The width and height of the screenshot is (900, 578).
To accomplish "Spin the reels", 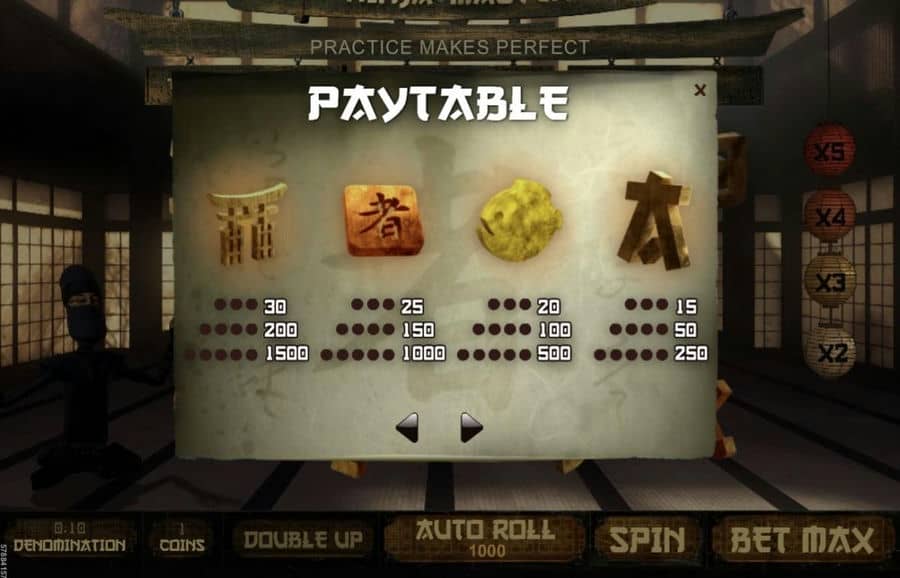I will pyautogui.click(x=647, y=540).
